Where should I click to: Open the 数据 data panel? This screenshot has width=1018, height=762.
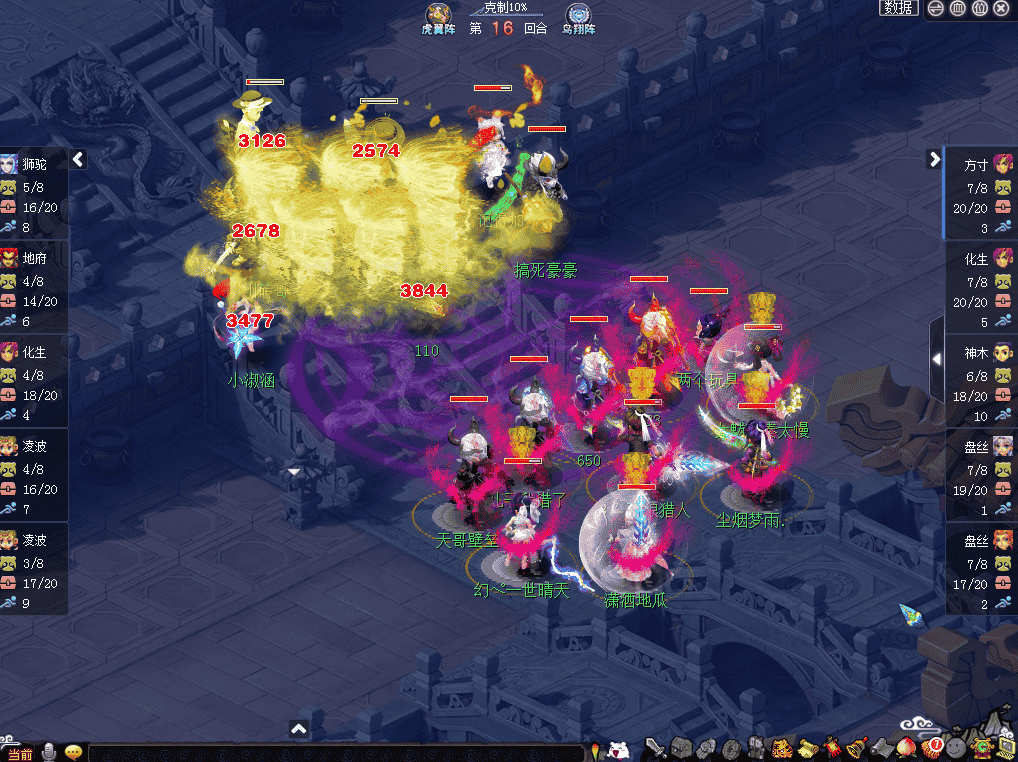pos(898,8)
